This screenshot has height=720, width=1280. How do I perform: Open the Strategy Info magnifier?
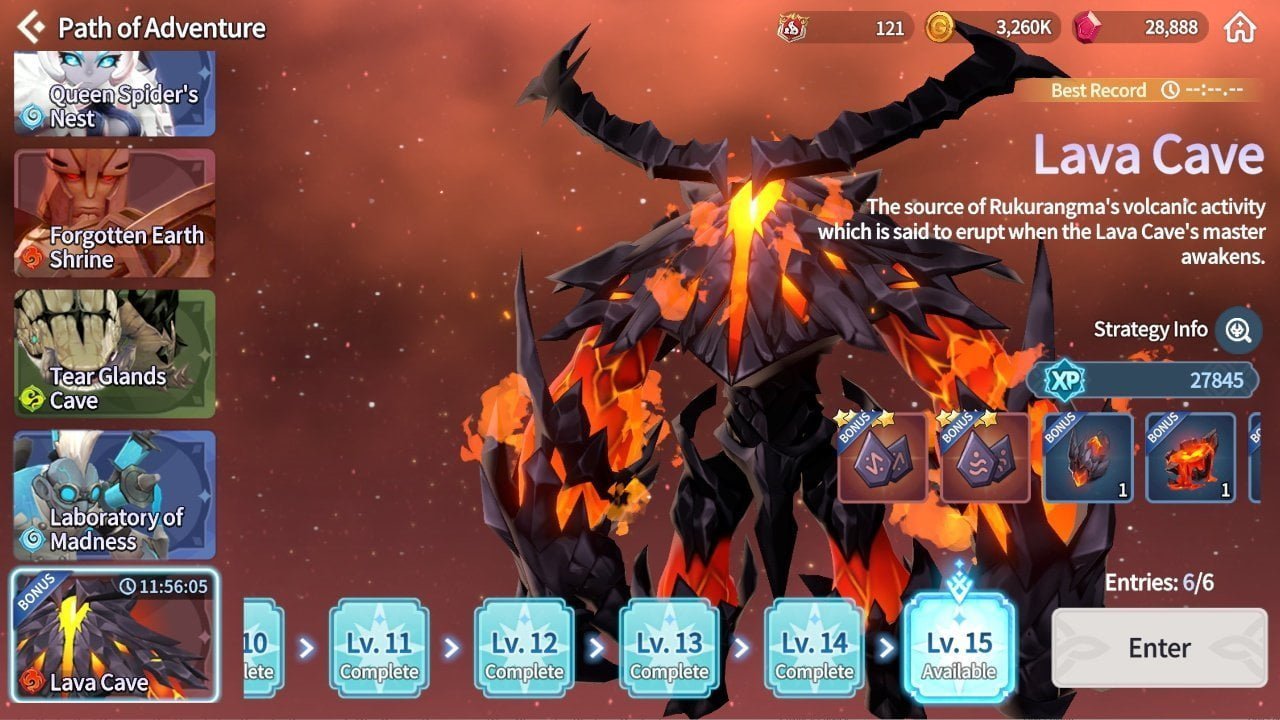pyautogui.click(x=1238, y=330)
